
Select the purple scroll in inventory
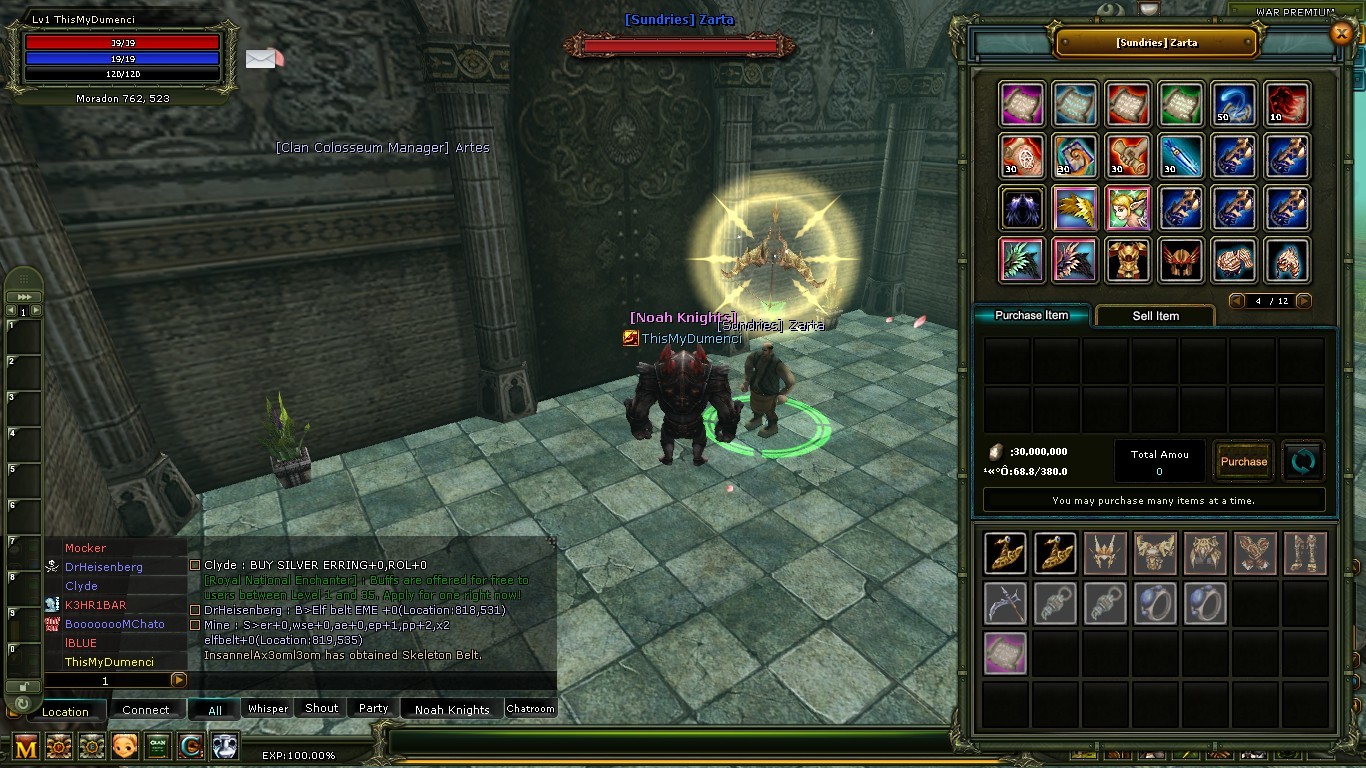(x=1005, y=653)
